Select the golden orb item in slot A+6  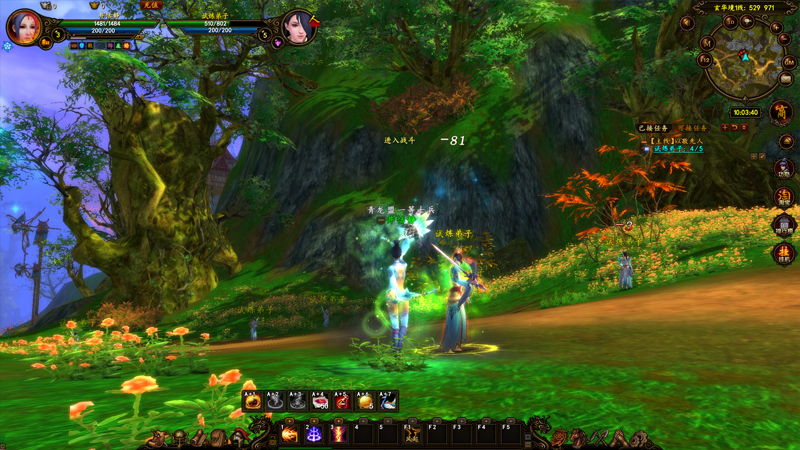[x=366, y=401]
